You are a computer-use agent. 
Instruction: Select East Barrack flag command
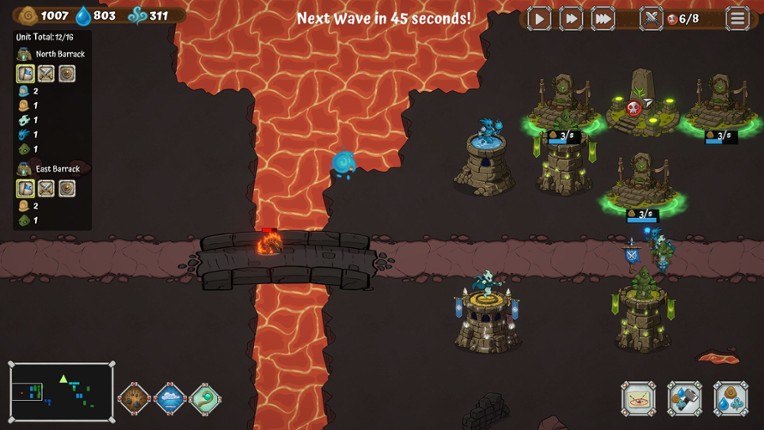[x=25, y=188]
